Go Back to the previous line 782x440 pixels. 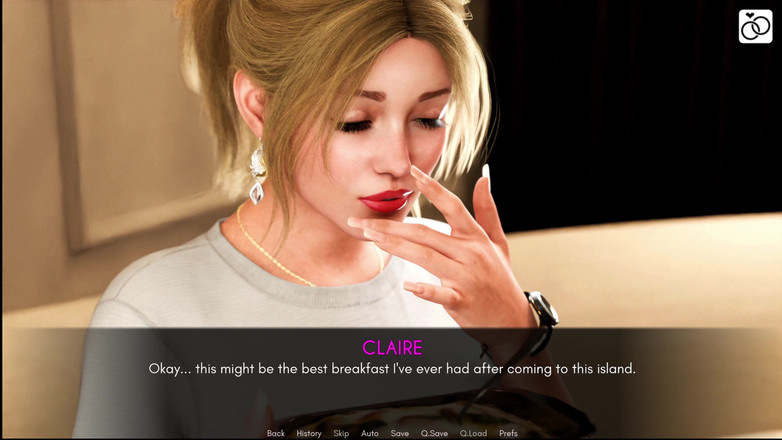pos(275,433)
